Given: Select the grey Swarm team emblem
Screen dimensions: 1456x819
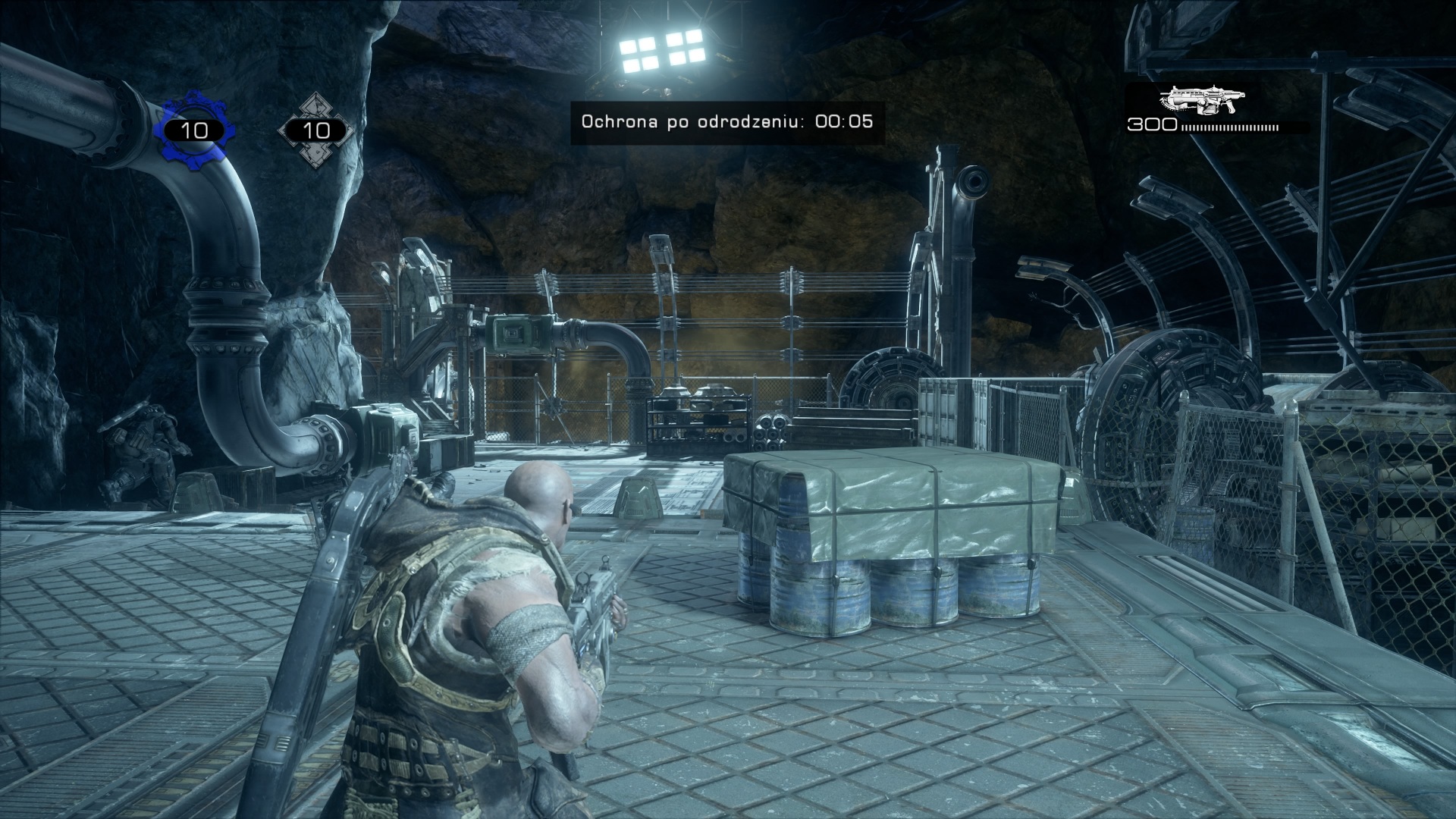Looking at the screenshot, I should click(x=315, y=130).
